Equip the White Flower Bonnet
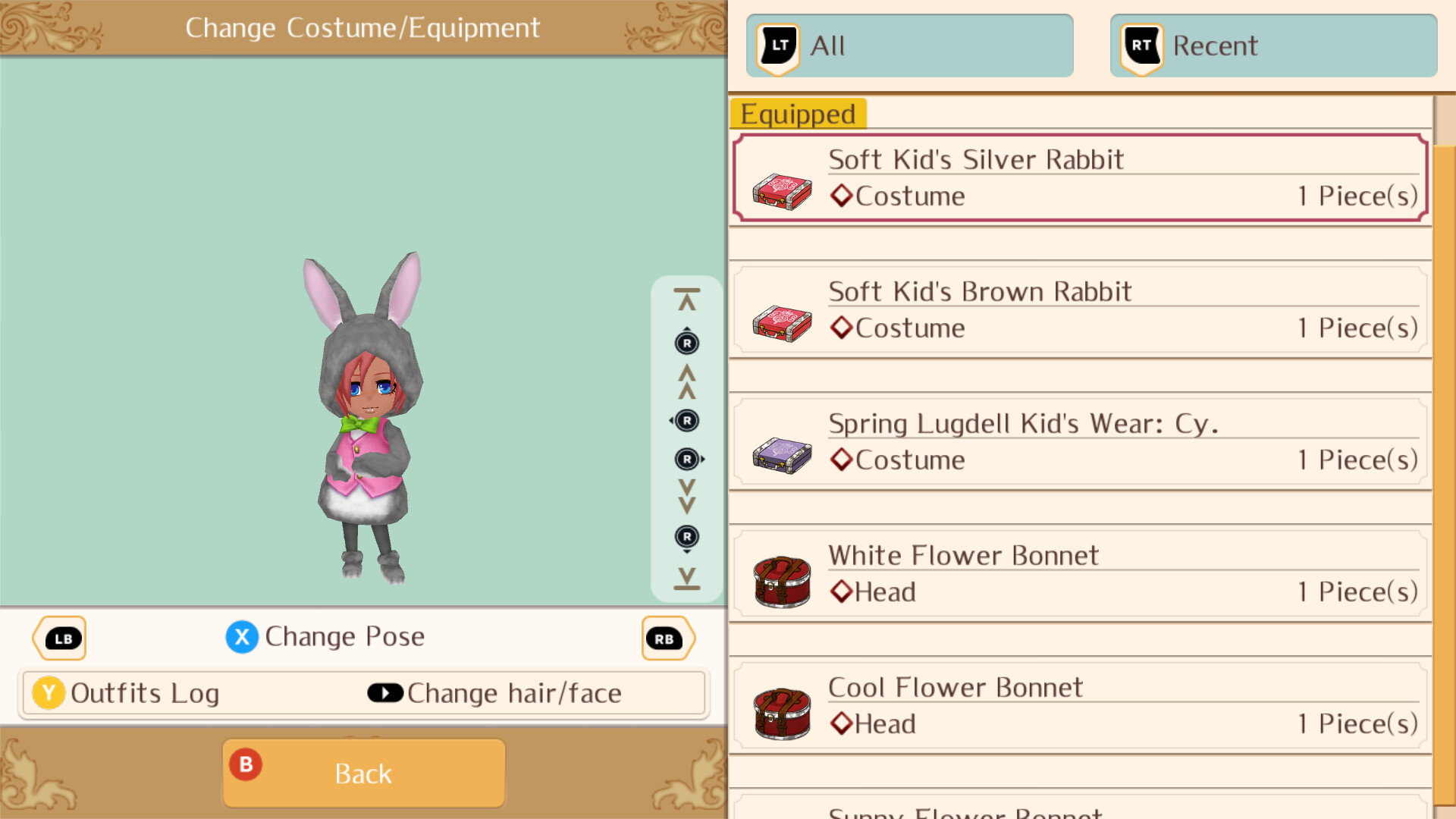This screenshot has width=1456, height=819. coord(1077,573)
